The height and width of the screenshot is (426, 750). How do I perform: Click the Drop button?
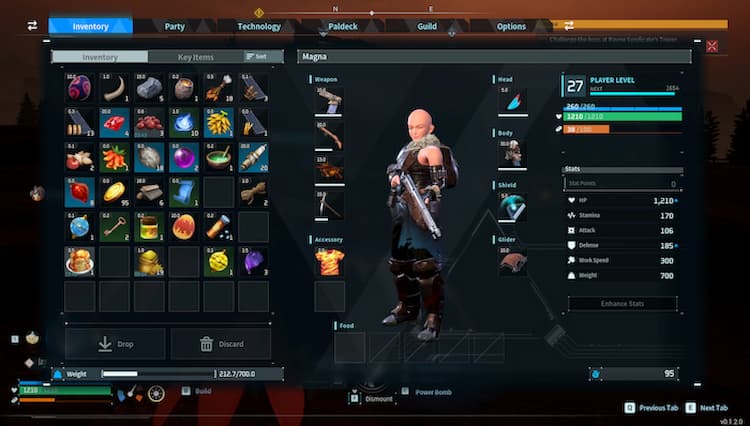coord(116,344)
